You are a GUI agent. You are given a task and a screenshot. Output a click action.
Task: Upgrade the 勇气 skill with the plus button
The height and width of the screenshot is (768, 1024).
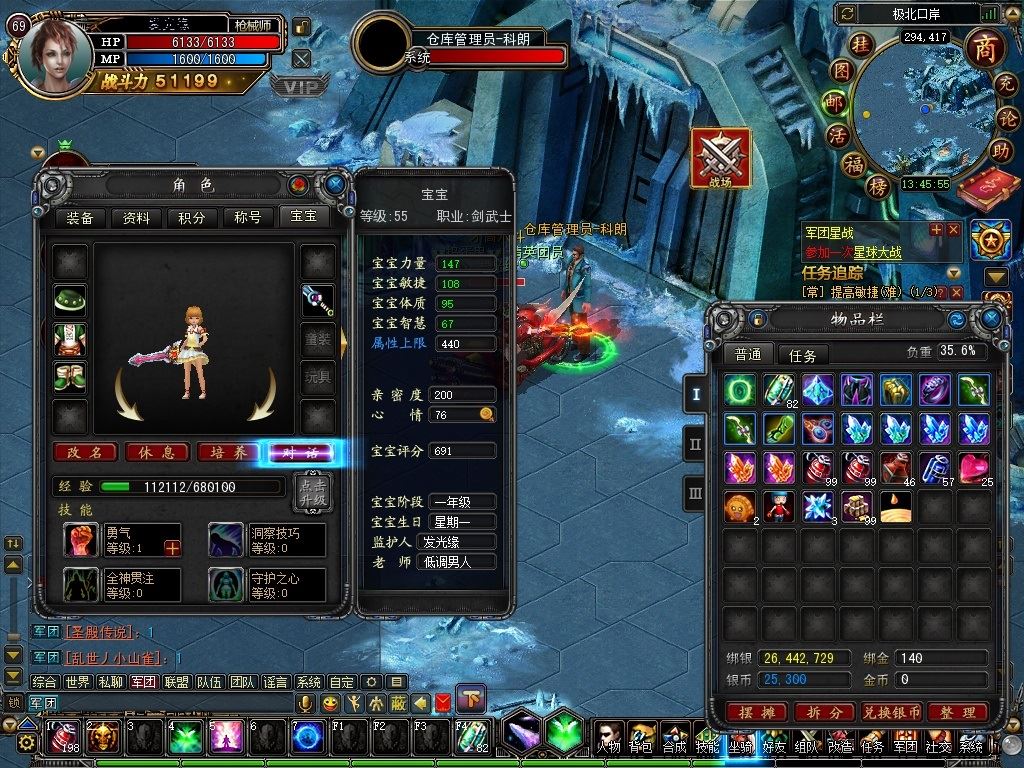point(172,547)
